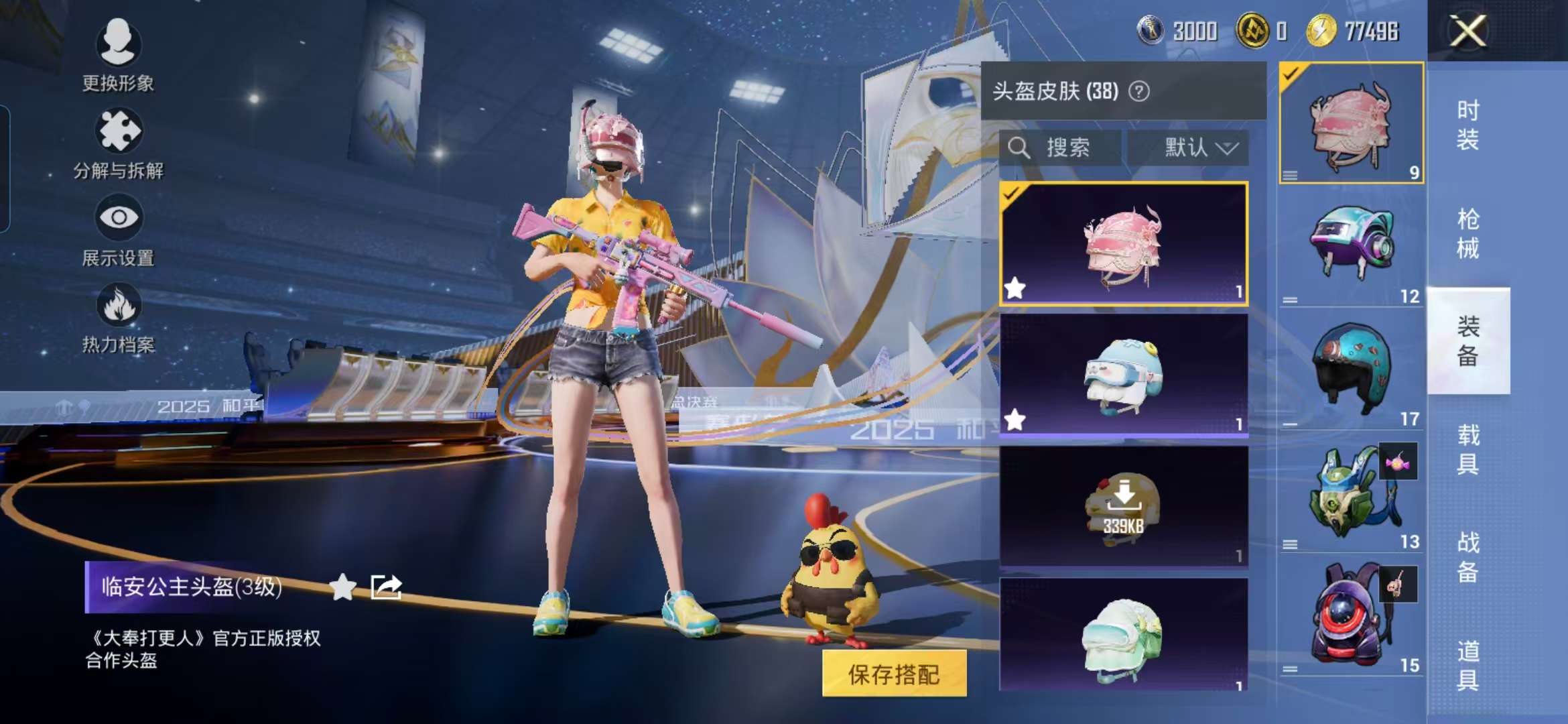Open 更换形象 change appearance
The width and height of the screenshot is (1568, 724).
tap(118, 54)
